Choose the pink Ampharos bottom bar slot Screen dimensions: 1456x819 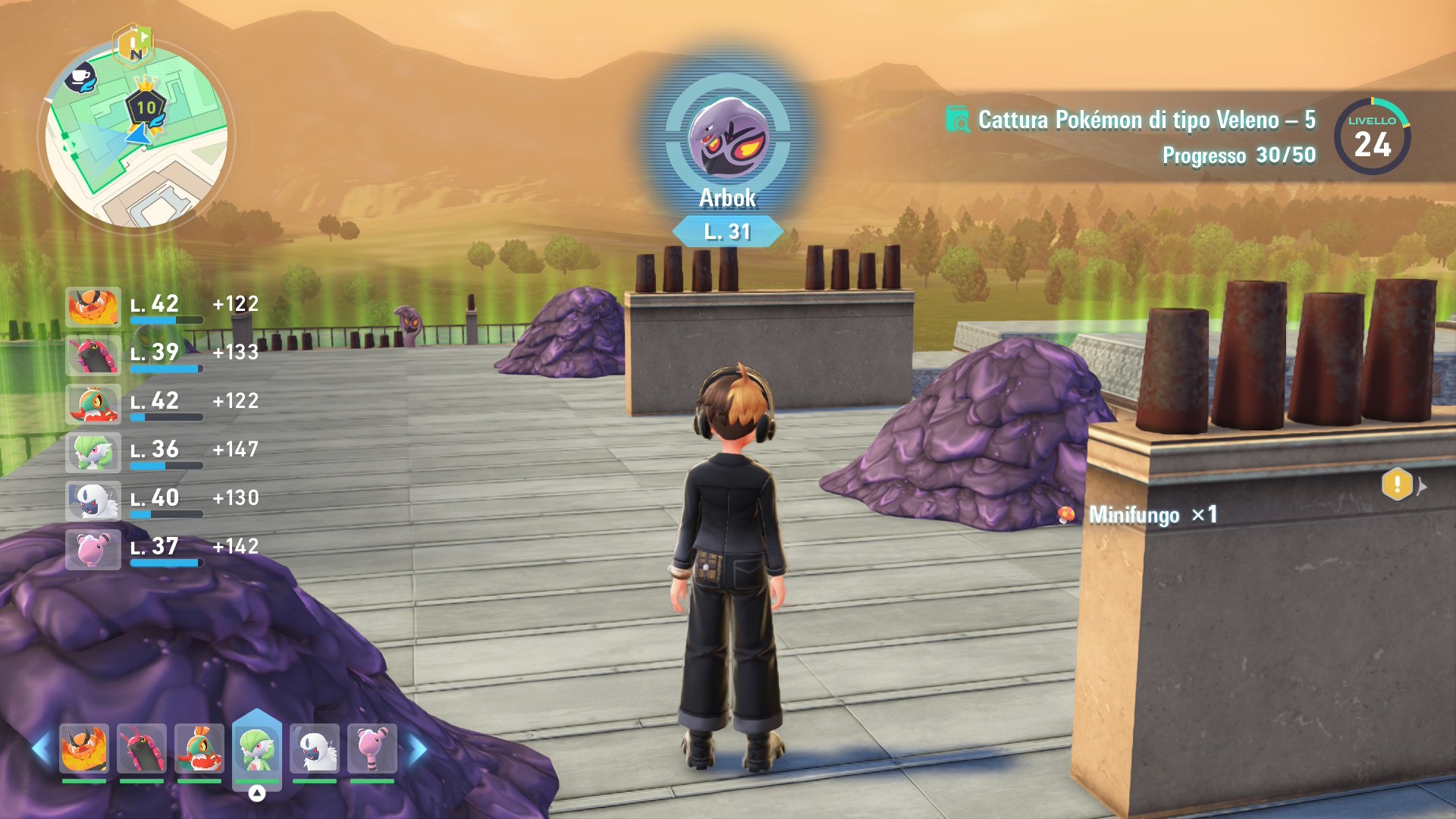[372, 748]
